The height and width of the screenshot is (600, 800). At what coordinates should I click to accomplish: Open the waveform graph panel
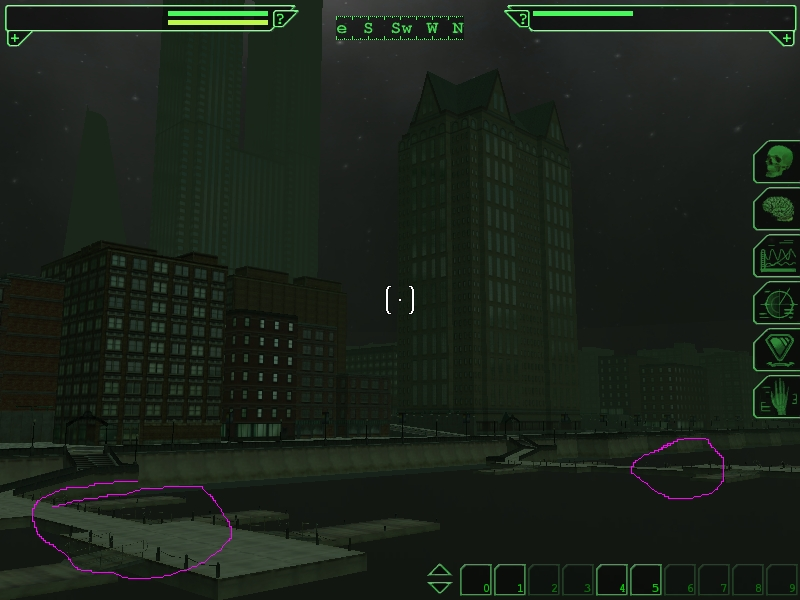tap(778, 256)
